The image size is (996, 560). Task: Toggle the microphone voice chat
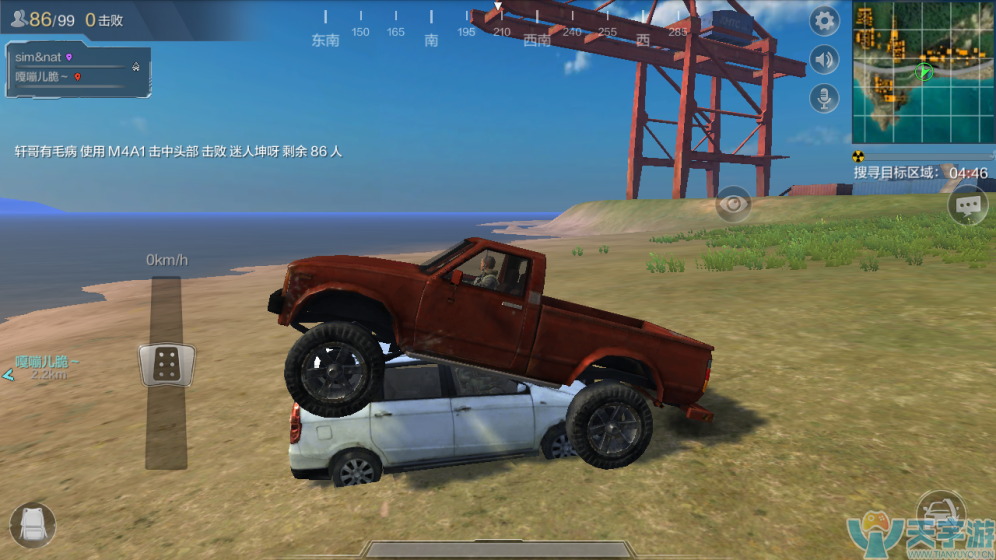point(824,98)
